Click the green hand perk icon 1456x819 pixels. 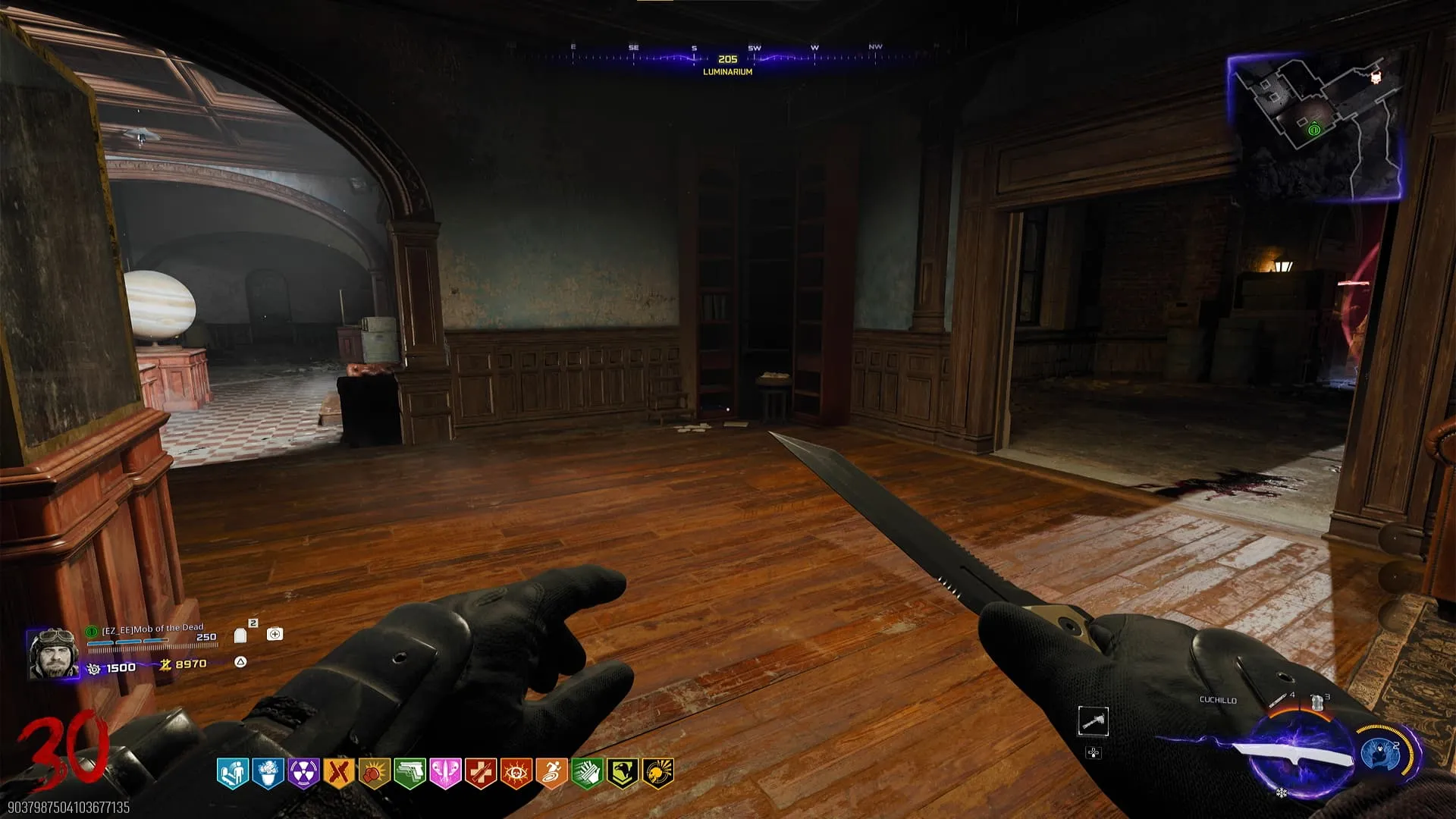(587, 773)
